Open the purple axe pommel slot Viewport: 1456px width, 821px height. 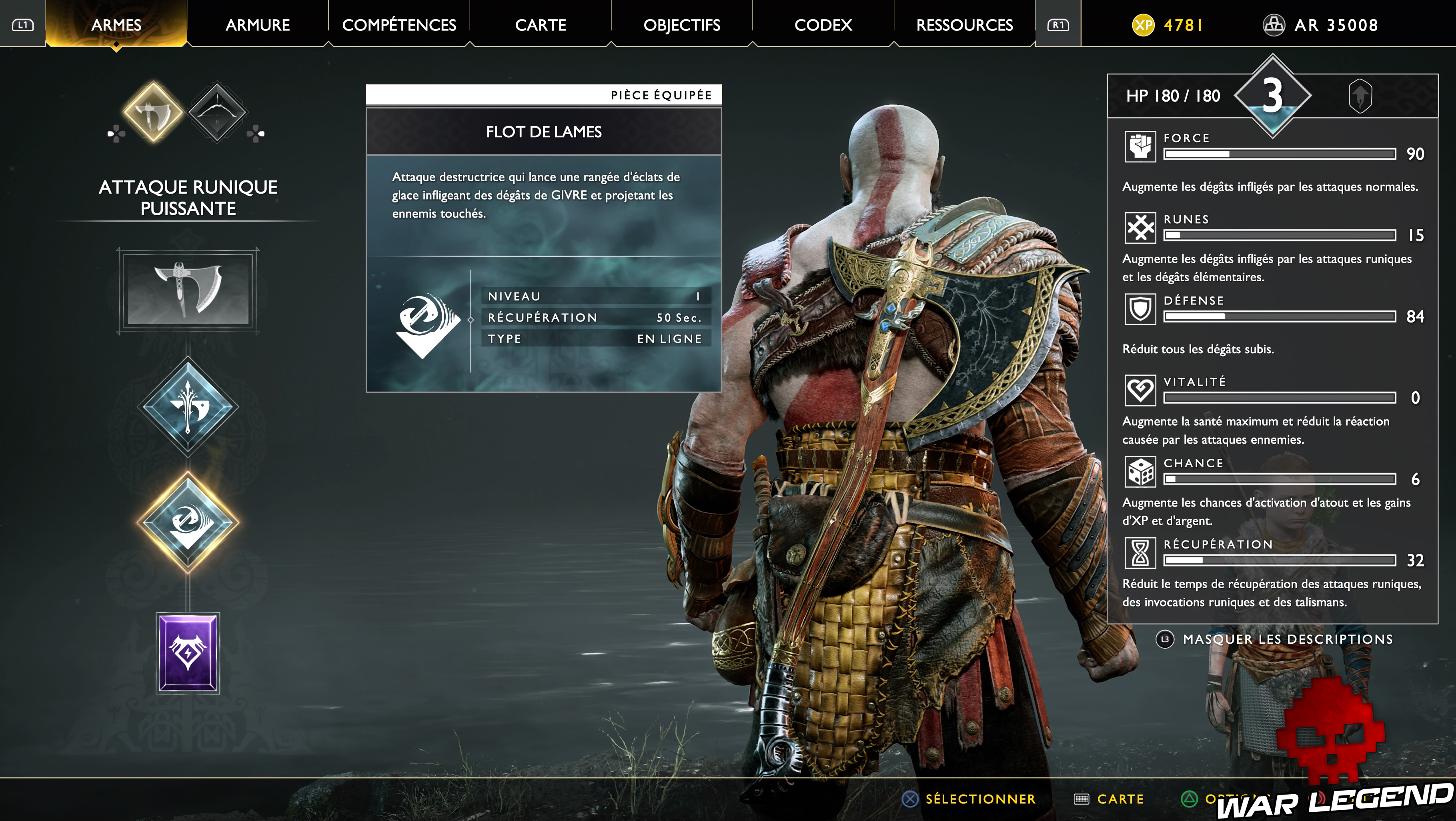[x=188, y=653]
